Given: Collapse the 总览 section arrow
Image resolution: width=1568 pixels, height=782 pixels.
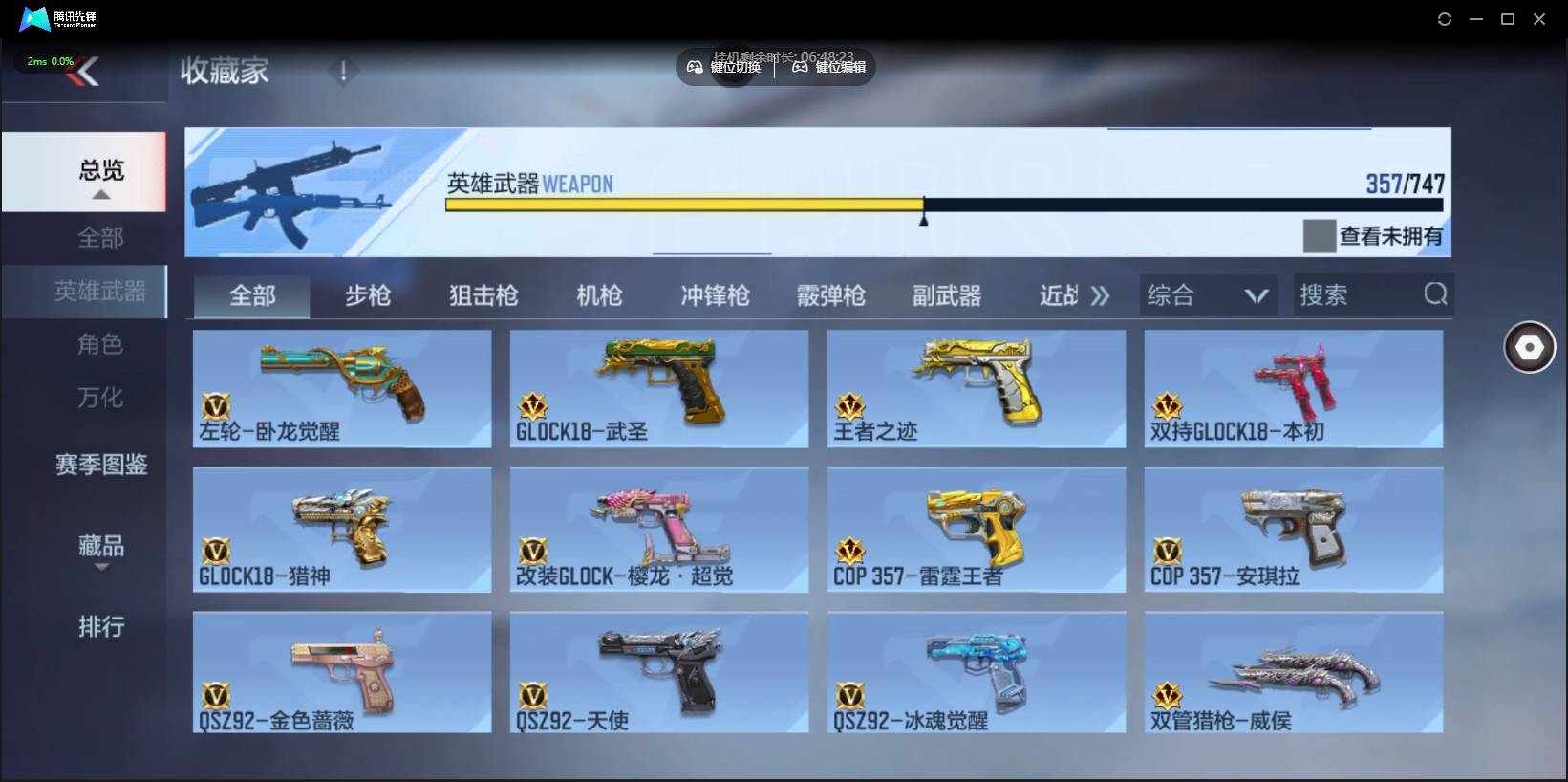Looking at the screenshot, I should pos(101,194).
